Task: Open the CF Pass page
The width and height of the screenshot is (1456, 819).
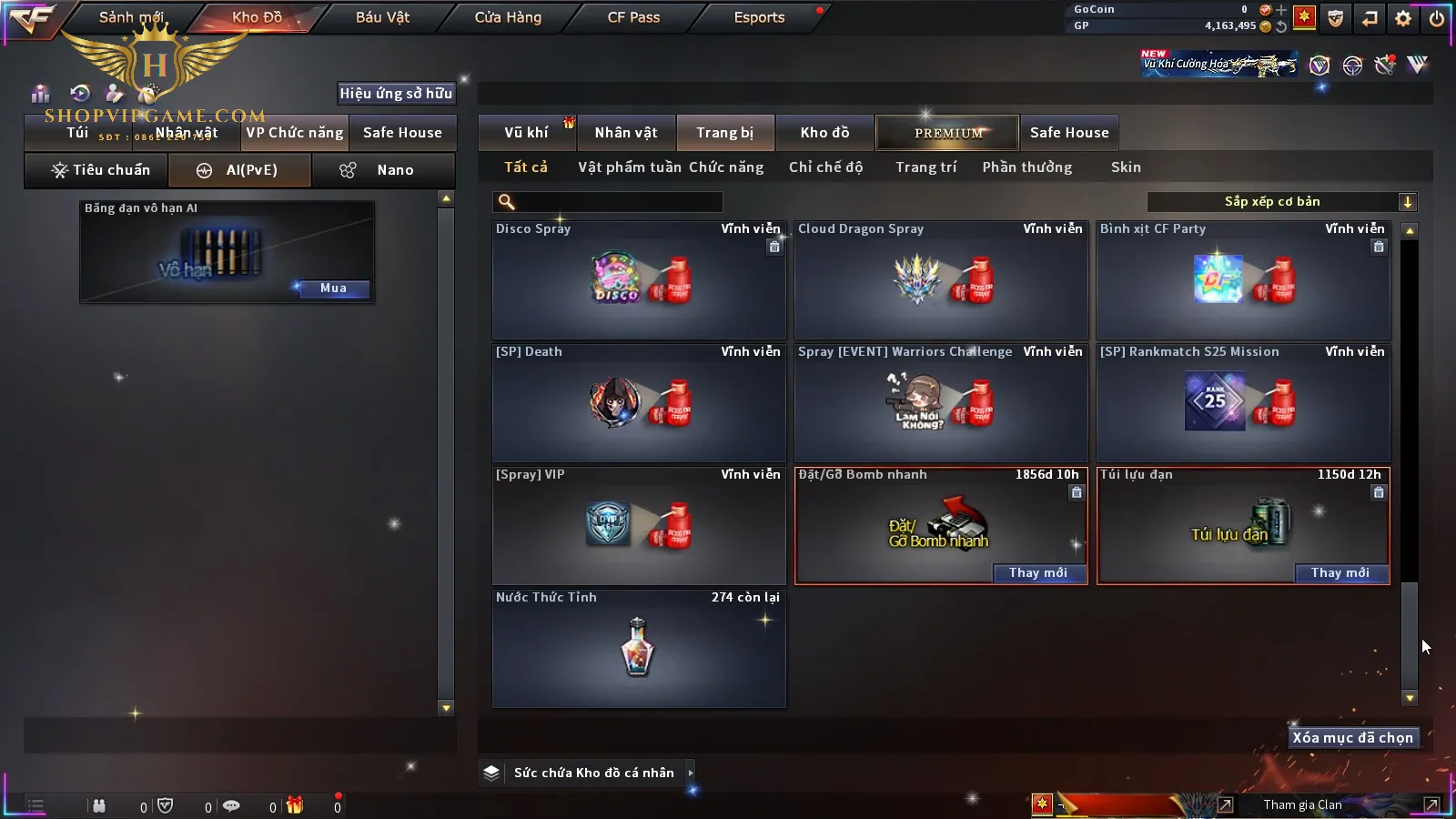Action: pos(633,17)
